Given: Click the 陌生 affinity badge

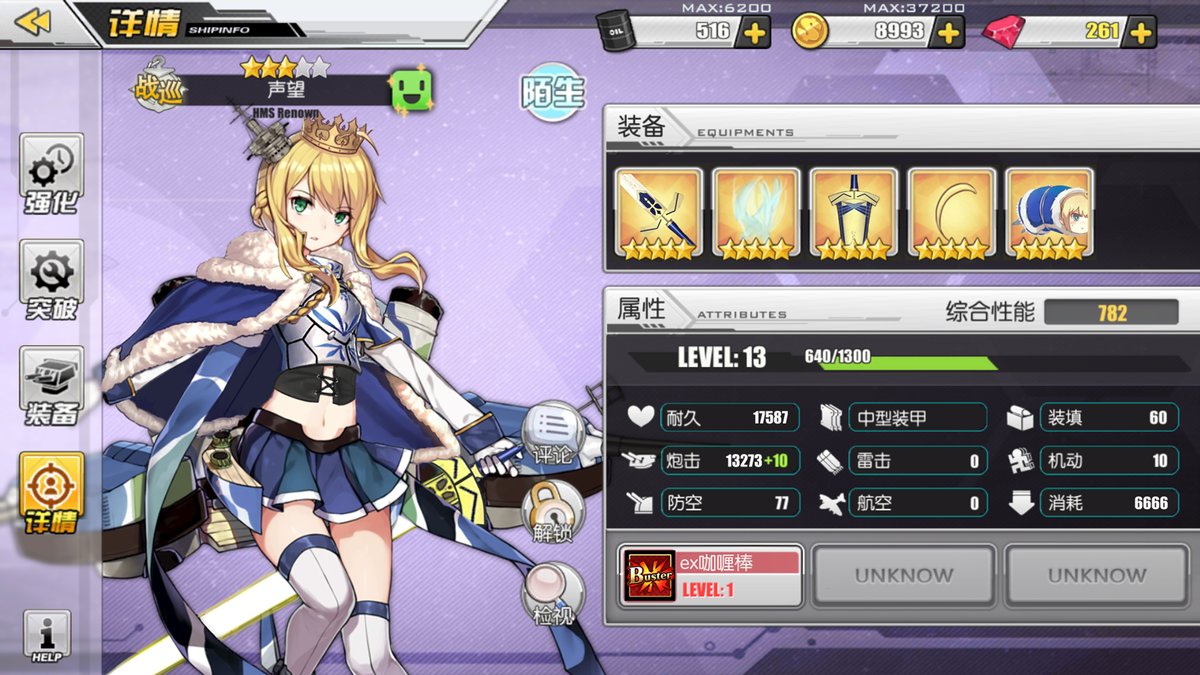Looking at the screenshot, I should tap(552, 92).
